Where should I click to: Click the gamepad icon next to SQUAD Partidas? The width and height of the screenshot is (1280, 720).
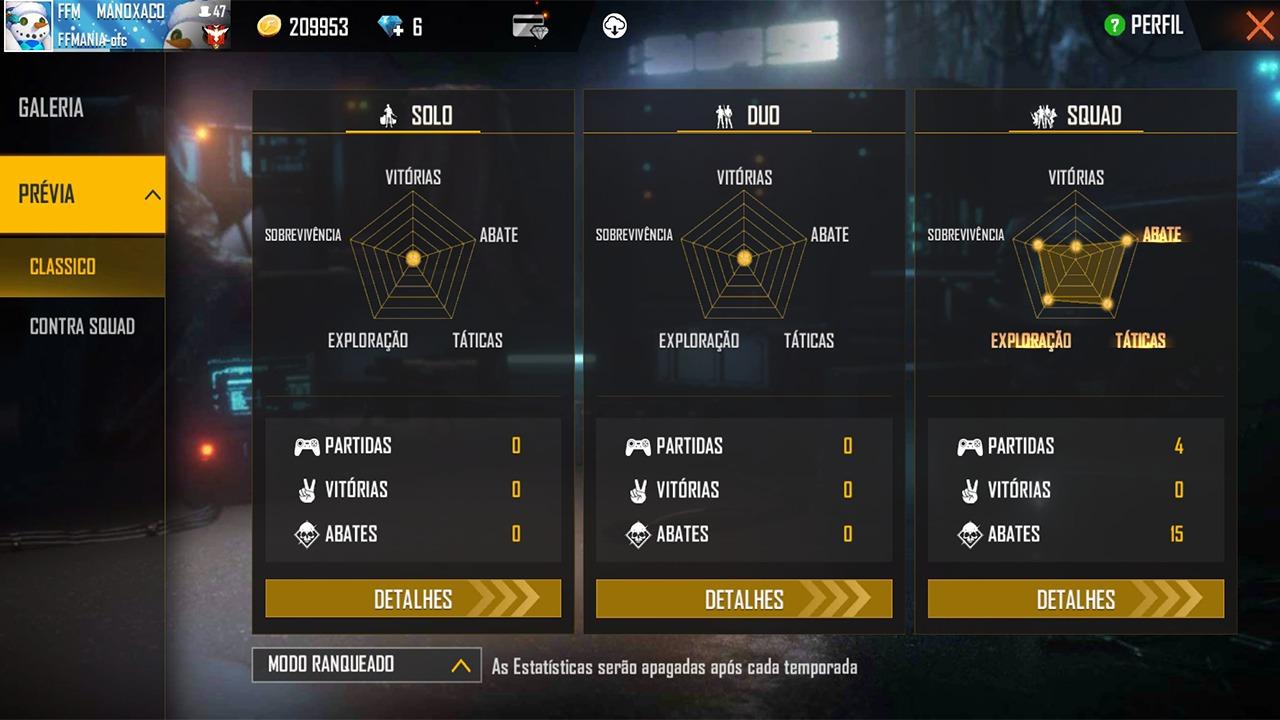click(969, 446)
